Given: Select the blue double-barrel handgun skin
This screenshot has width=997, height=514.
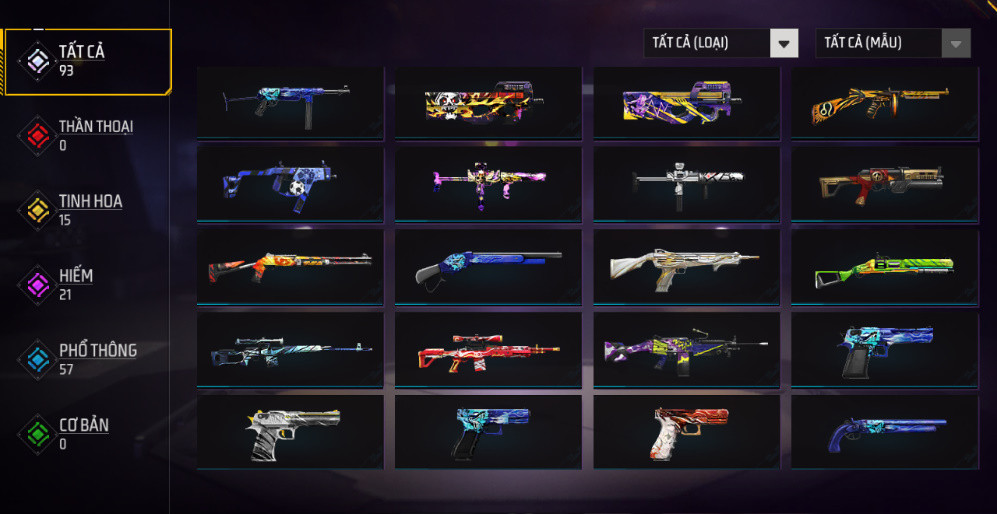Looking at the screenshot, I should (884, 432).
